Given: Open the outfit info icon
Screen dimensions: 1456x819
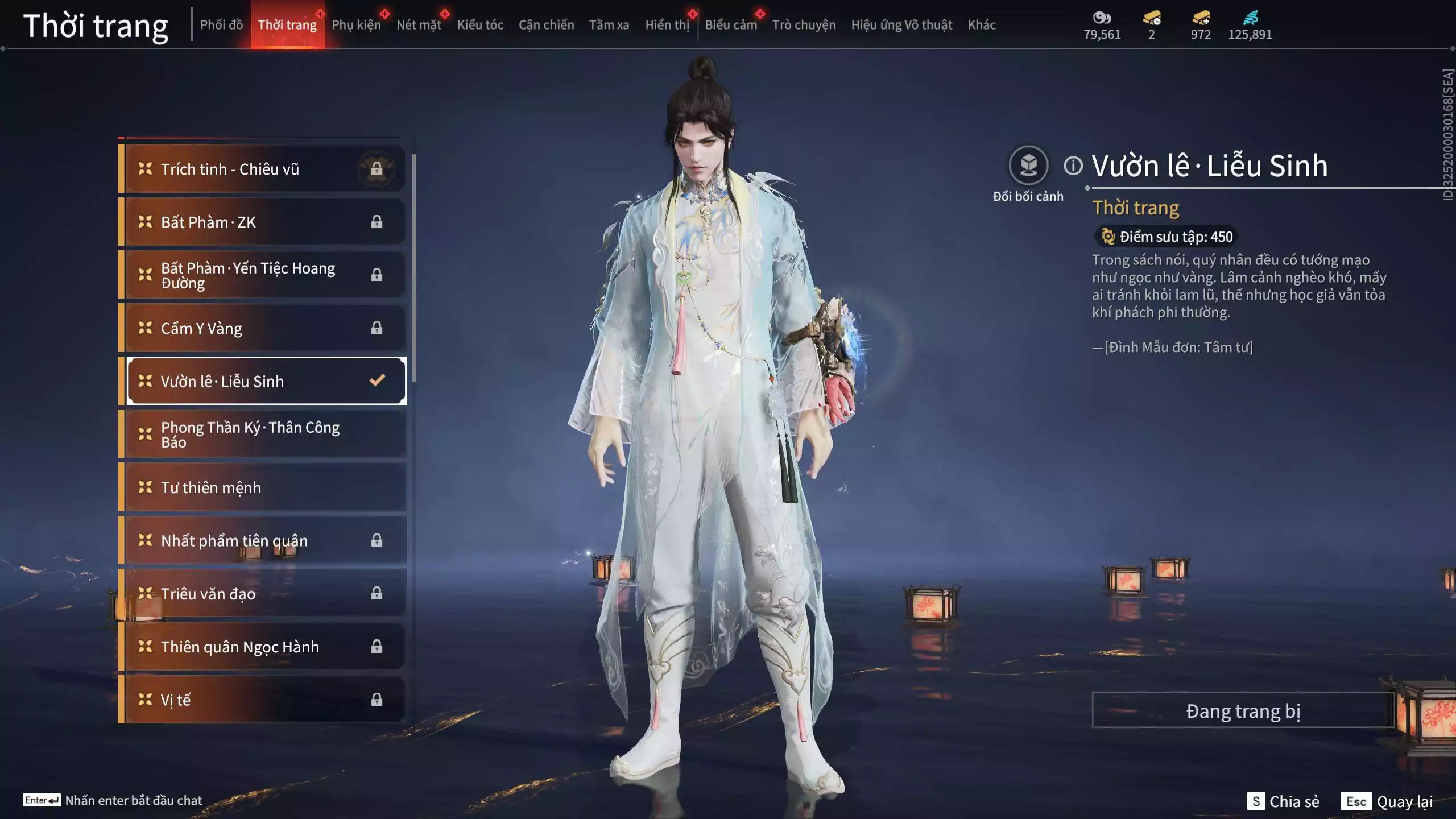Looking at the screenshot, I should click(x=1073, y=166).
